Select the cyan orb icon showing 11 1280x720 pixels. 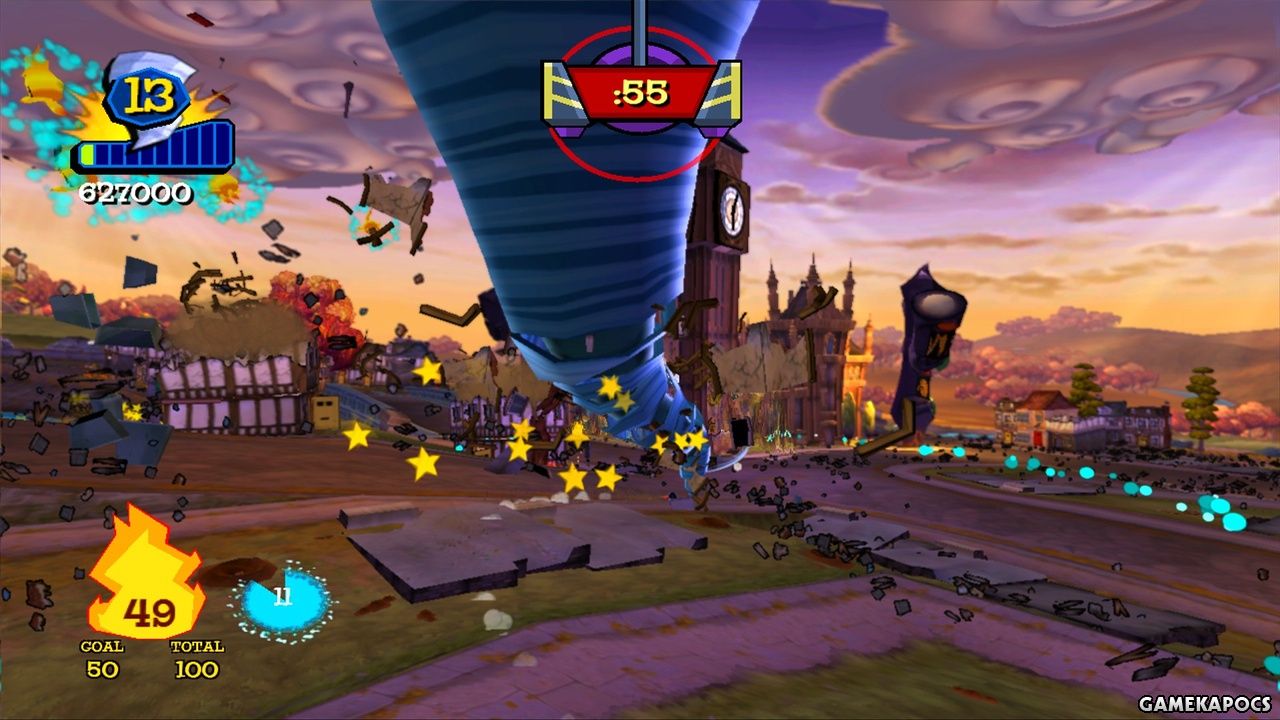coord(283,601)
